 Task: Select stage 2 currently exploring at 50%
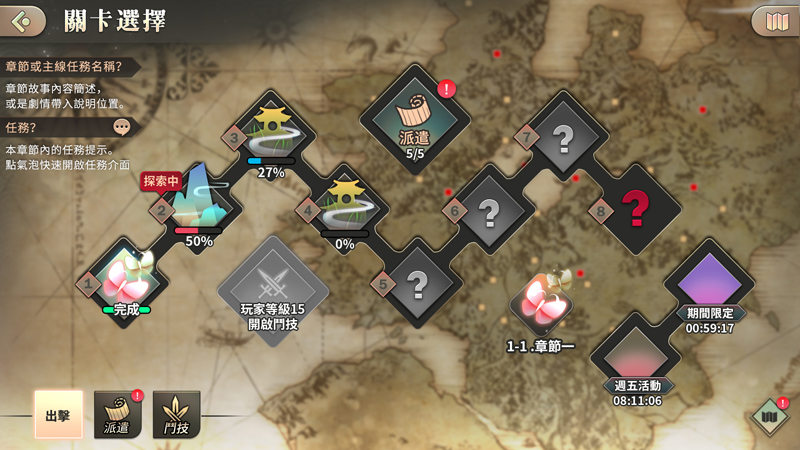click(x=198, y=204)
